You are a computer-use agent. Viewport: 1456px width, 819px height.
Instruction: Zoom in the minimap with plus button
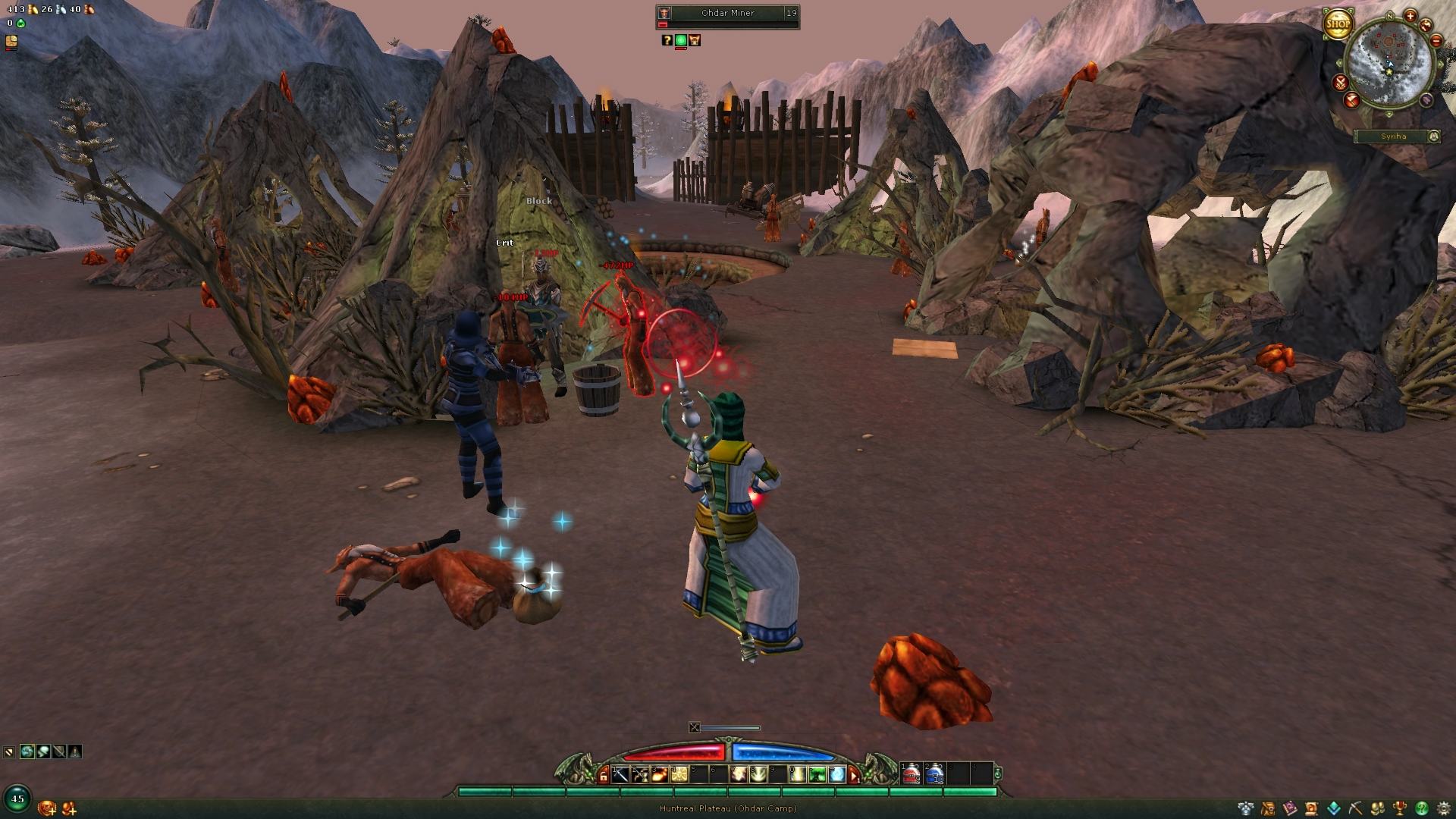click(1410, 16)
